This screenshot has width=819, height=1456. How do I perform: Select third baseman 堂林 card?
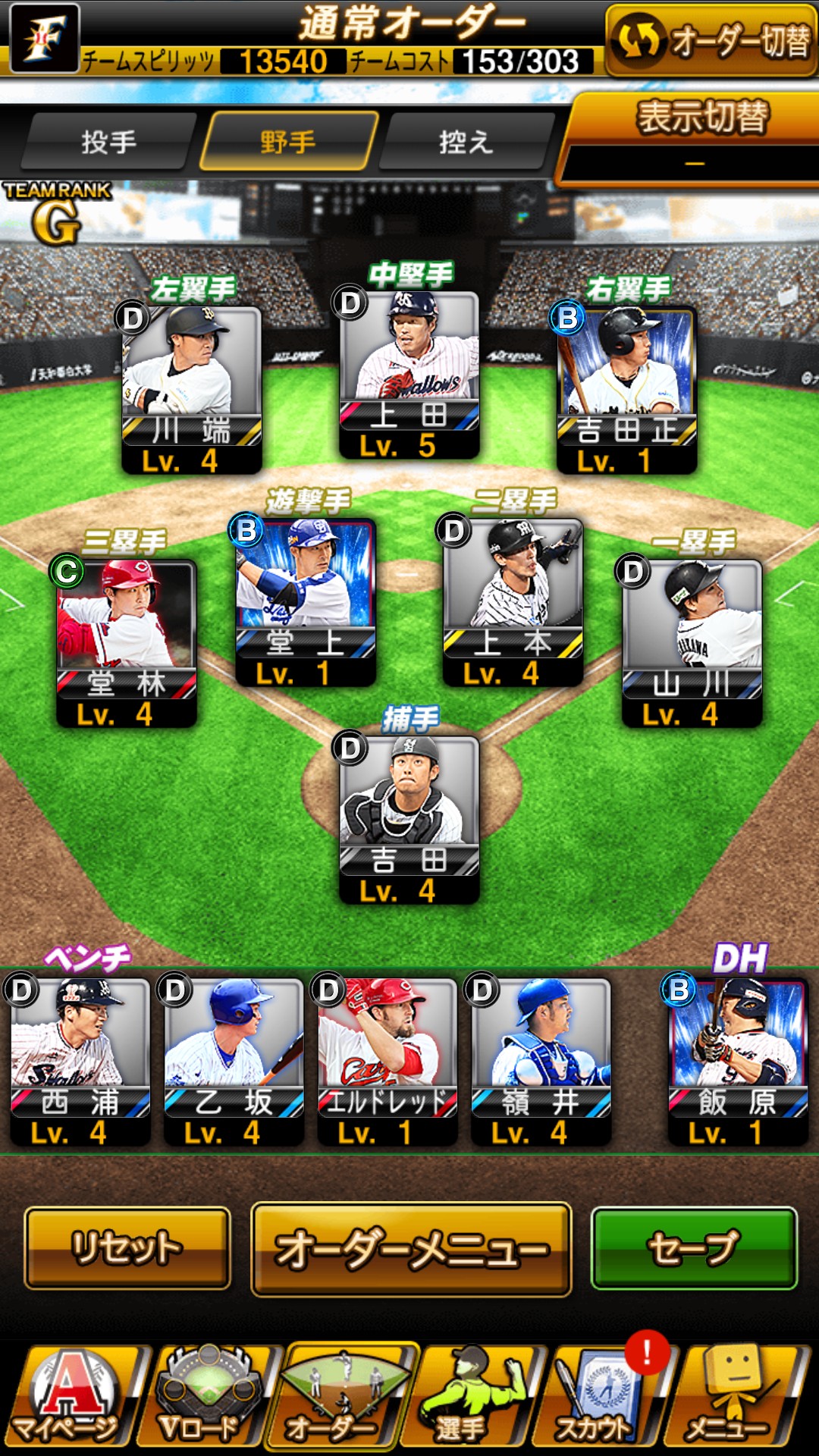127,642
